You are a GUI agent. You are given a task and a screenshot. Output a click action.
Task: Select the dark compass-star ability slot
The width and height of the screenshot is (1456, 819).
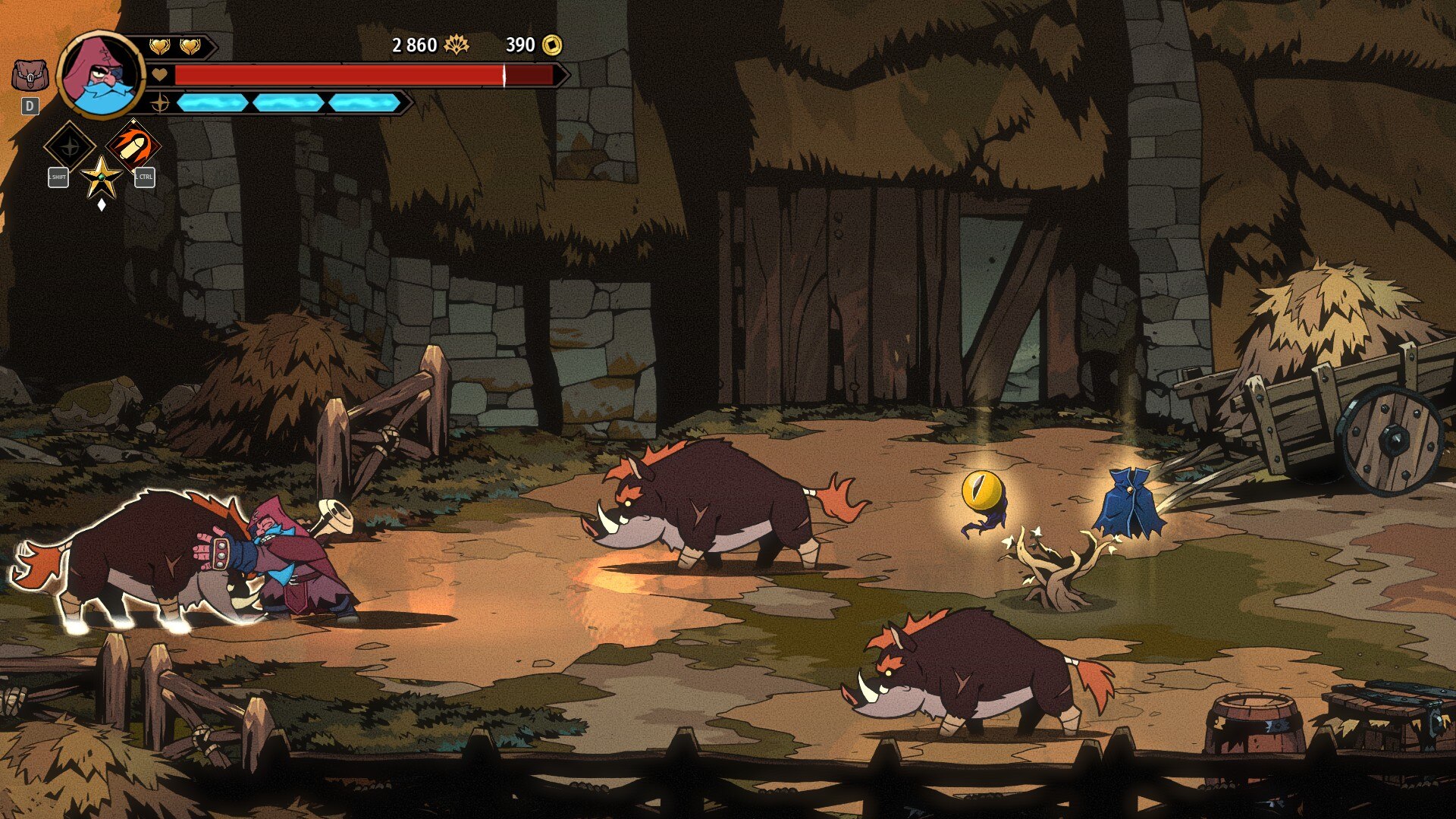click(x=70, y=146)
